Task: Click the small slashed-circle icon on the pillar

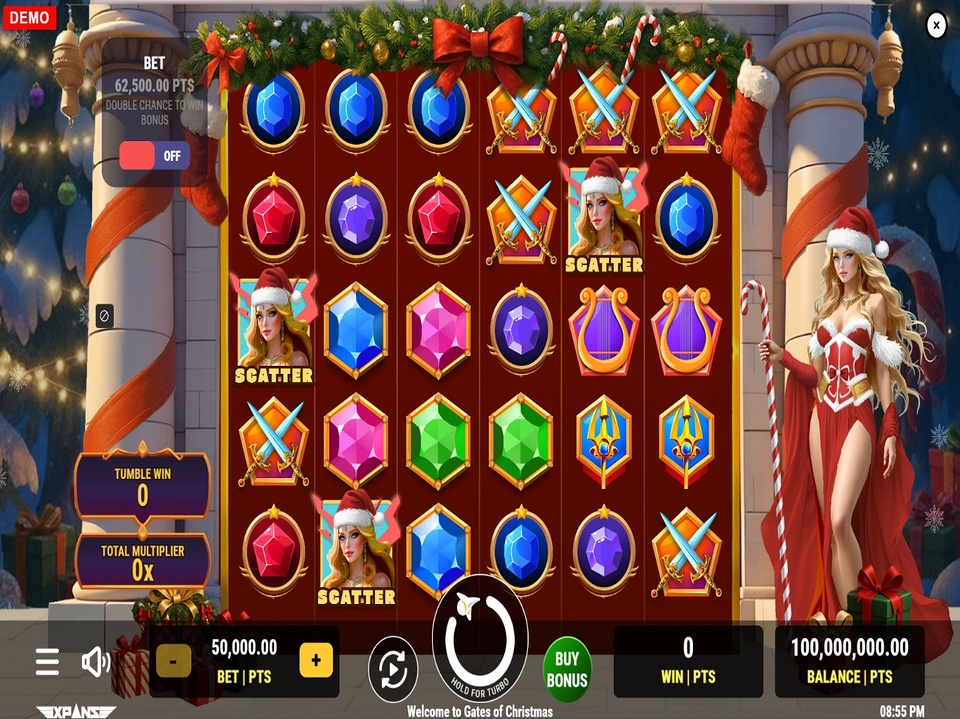Action: pyautogui.click(x=104, y=316)
